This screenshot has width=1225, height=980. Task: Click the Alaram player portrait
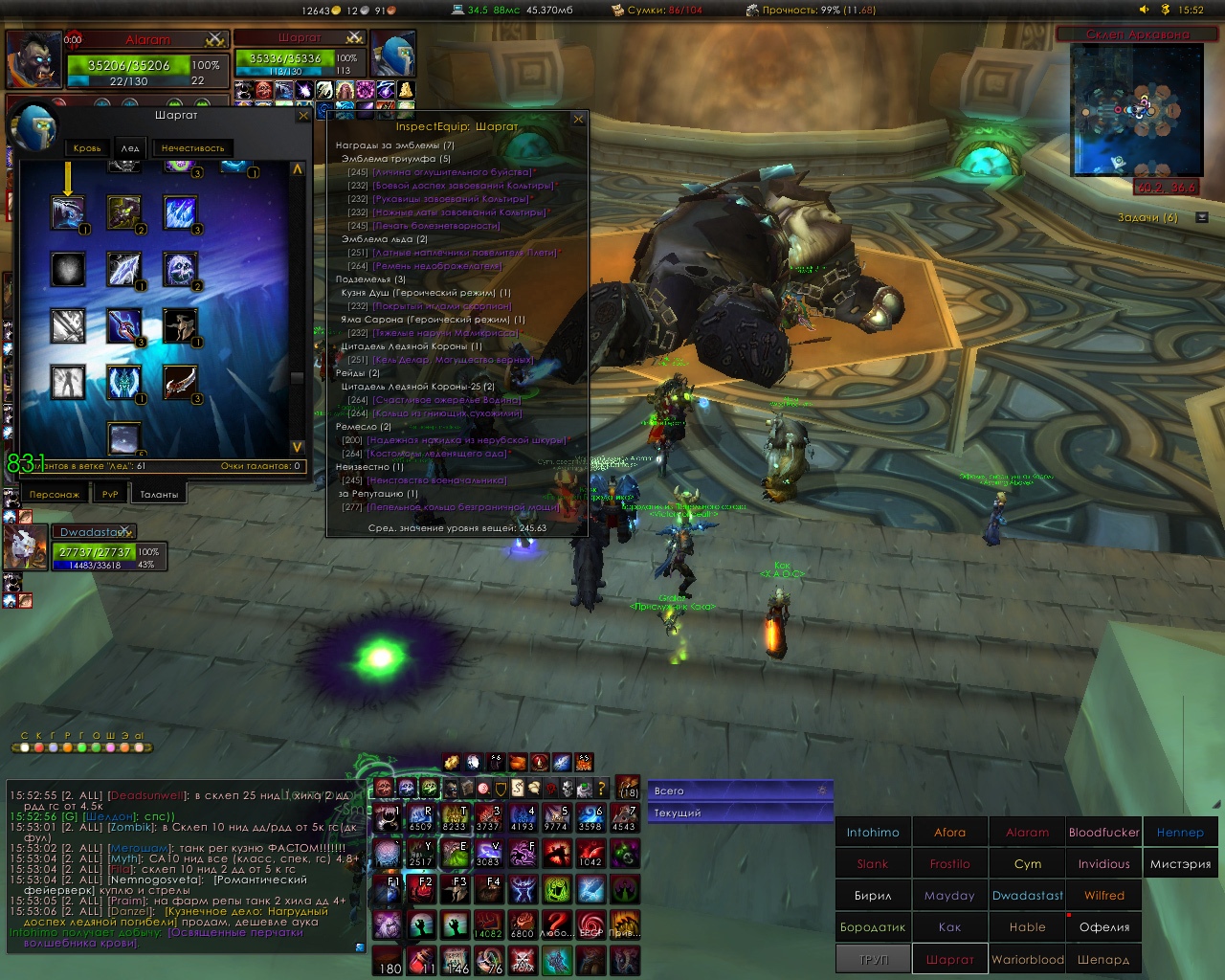point(35,59)
